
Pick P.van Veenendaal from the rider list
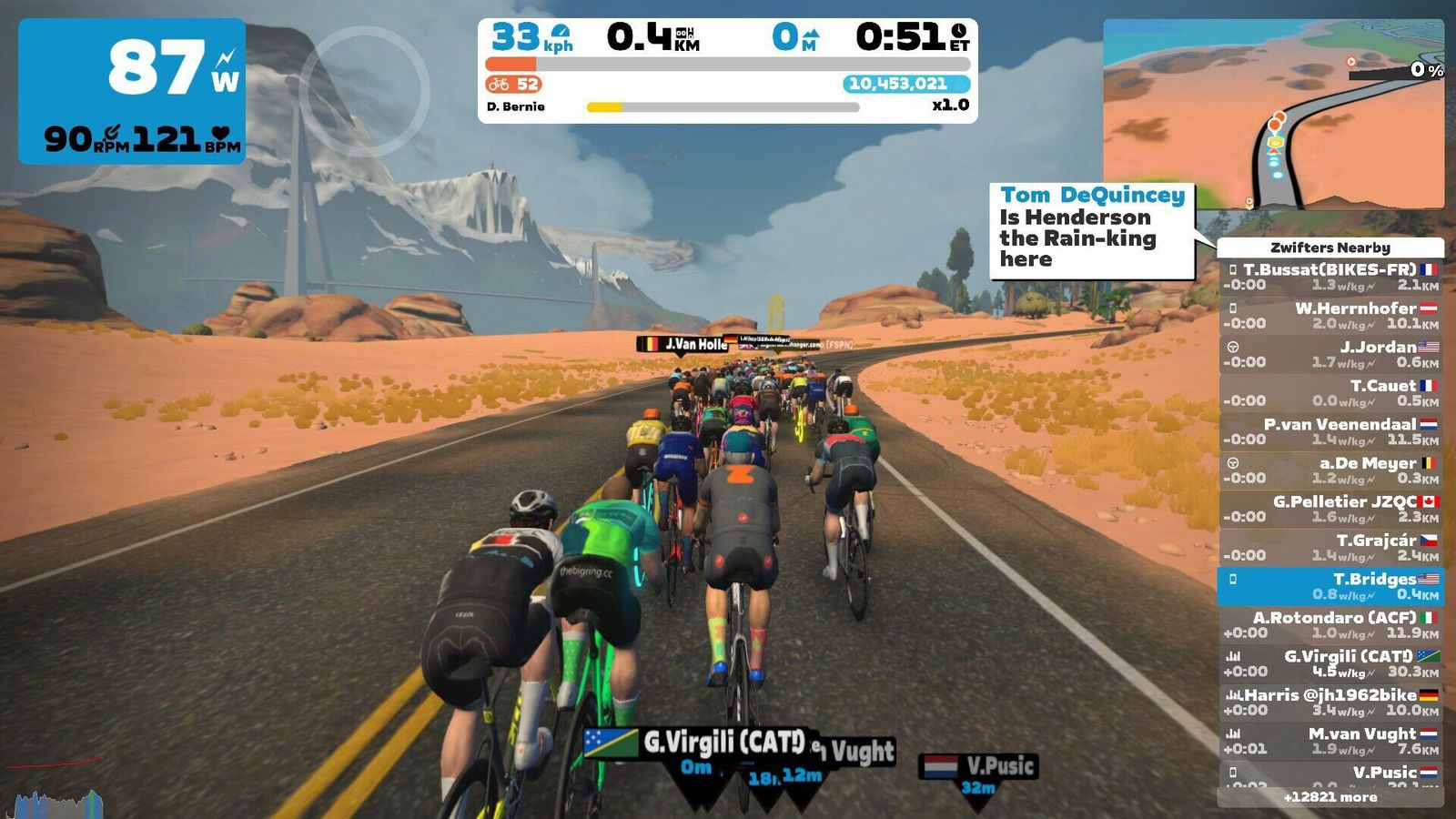1330,431
